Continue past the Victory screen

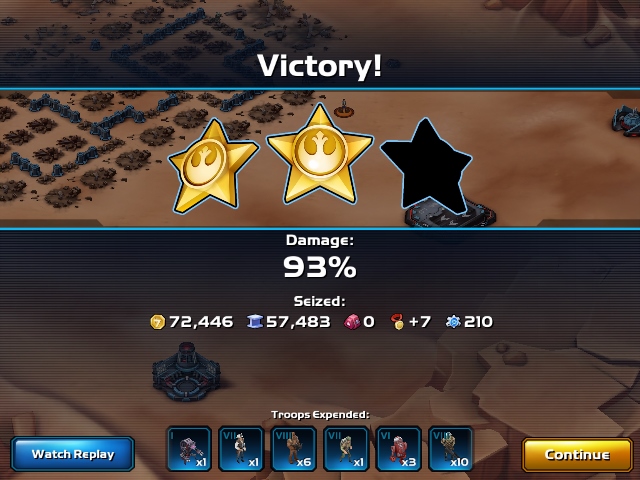pos(577,455)
